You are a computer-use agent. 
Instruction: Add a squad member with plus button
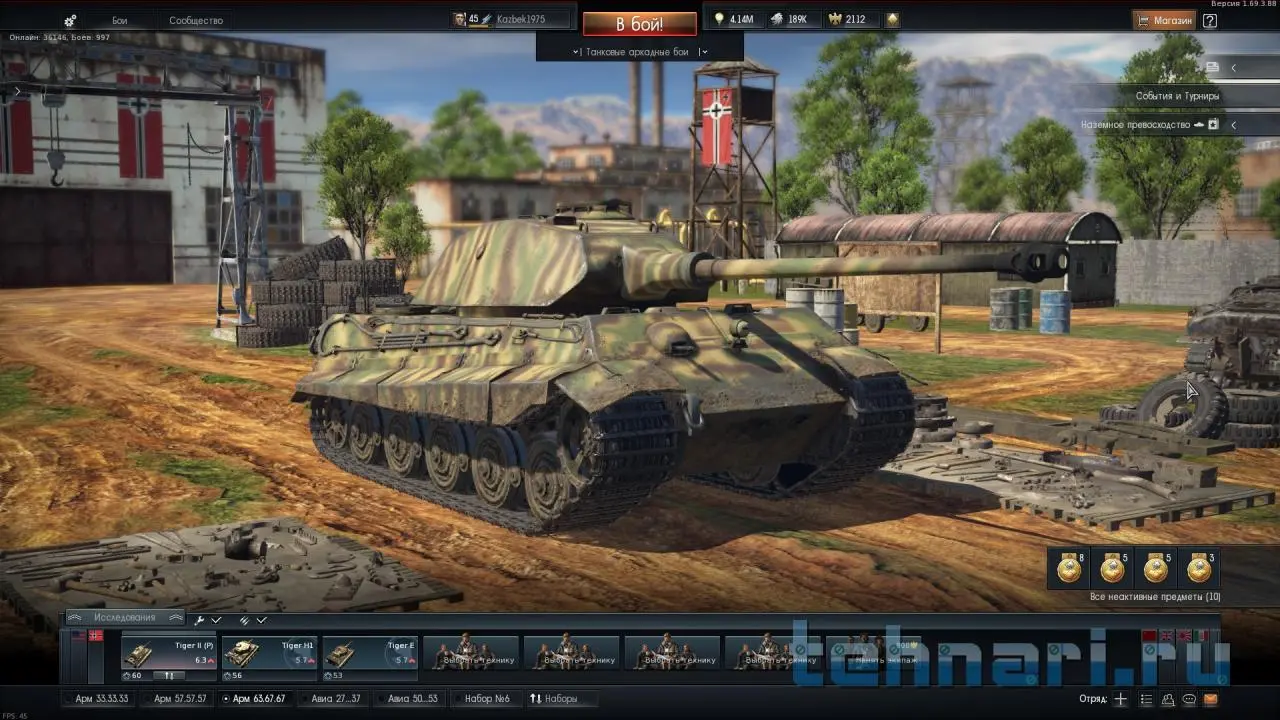1121,699
